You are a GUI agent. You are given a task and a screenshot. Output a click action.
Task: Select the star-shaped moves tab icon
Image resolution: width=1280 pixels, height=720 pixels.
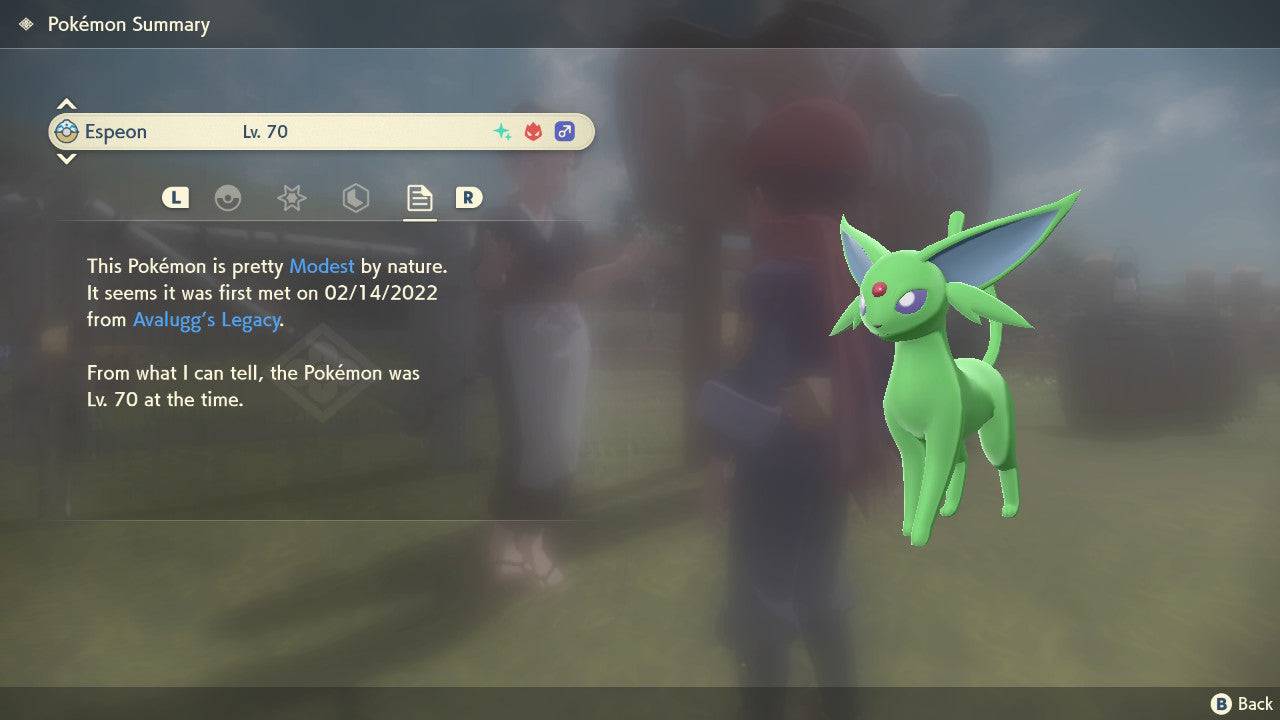[291, 198]
